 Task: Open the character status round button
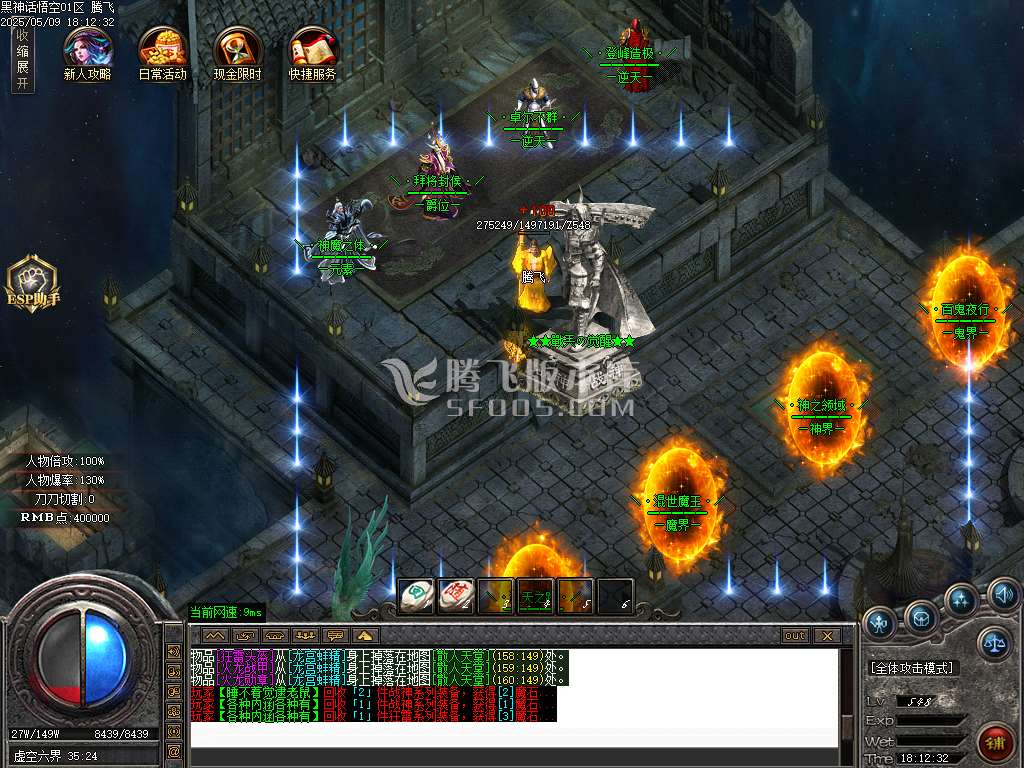pos(880,622)
